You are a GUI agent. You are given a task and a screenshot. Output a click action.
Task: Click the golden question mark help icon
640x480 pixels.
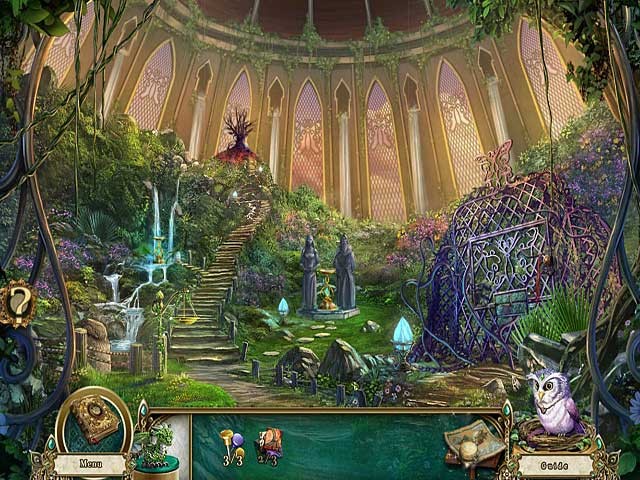click(x=19, y=301)
